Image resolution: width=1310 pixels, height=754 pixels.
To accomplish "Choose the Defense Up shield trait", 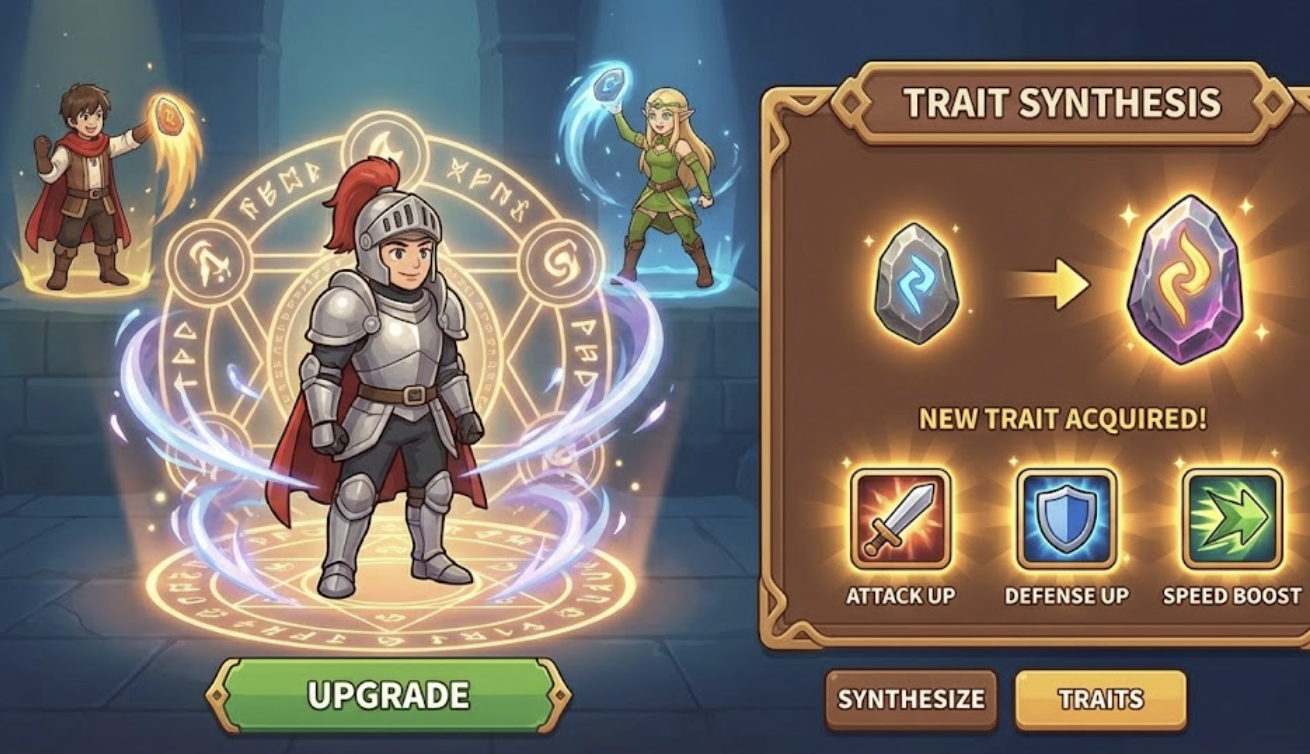I will pos(1066,519).
